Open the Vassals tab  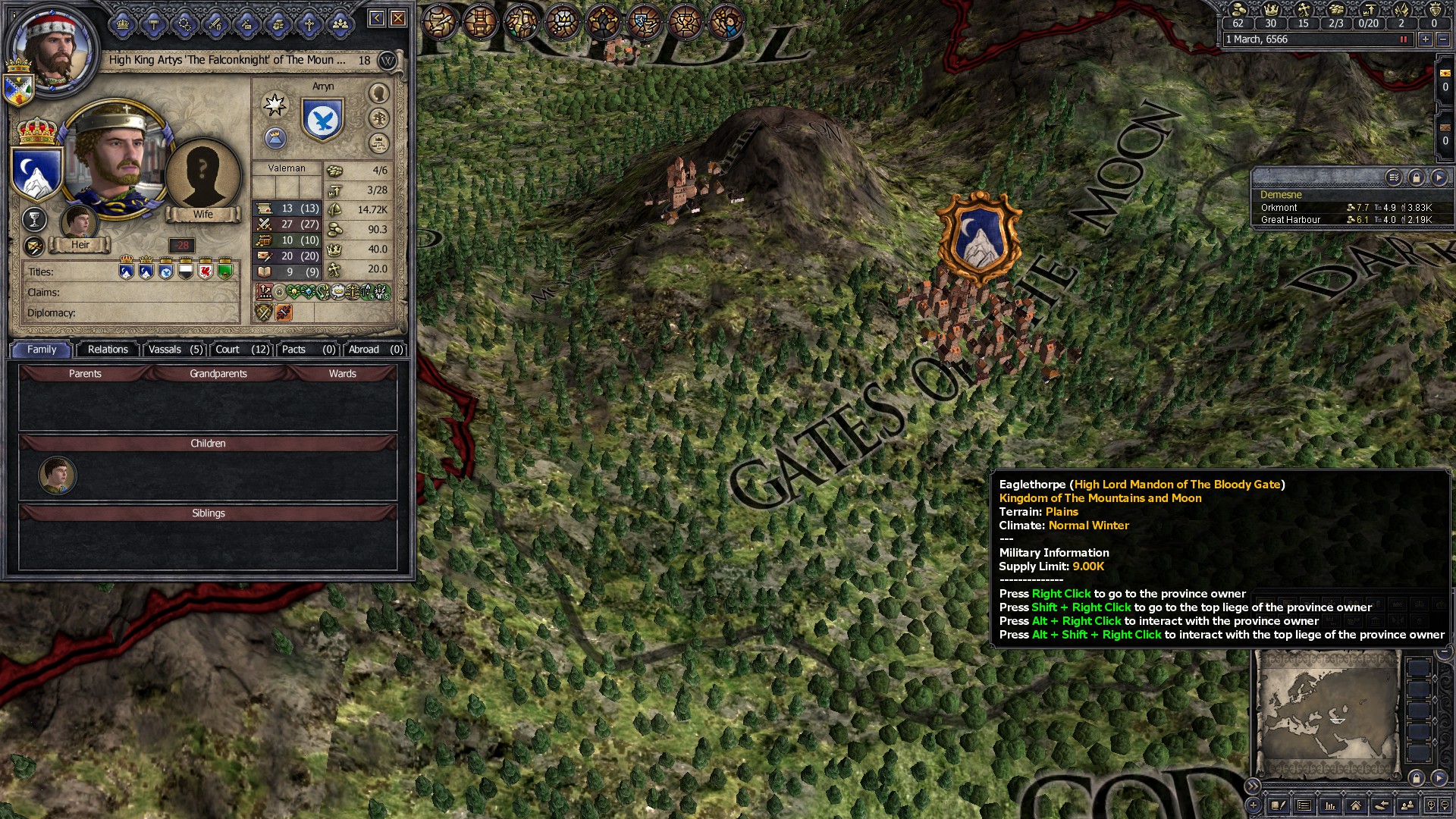[x=175, y=350]
